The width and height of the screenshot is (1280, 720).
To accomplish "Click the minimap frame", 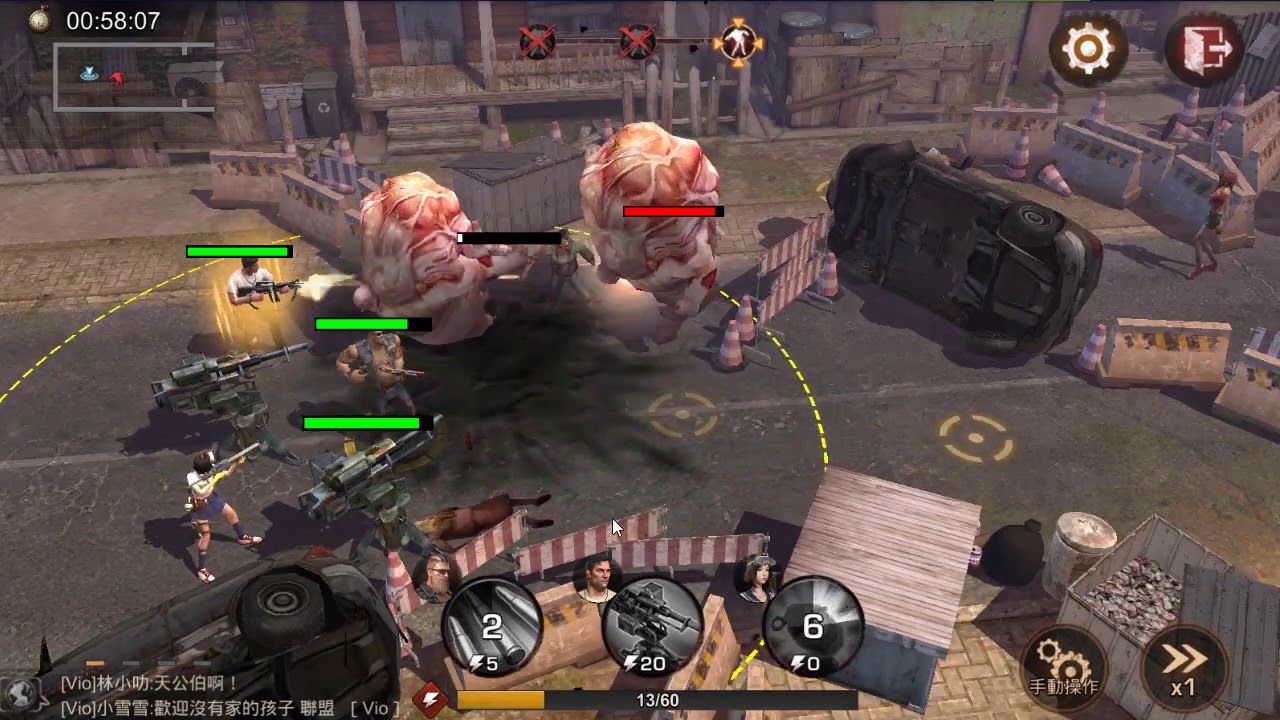I will (x=133, y=76).
